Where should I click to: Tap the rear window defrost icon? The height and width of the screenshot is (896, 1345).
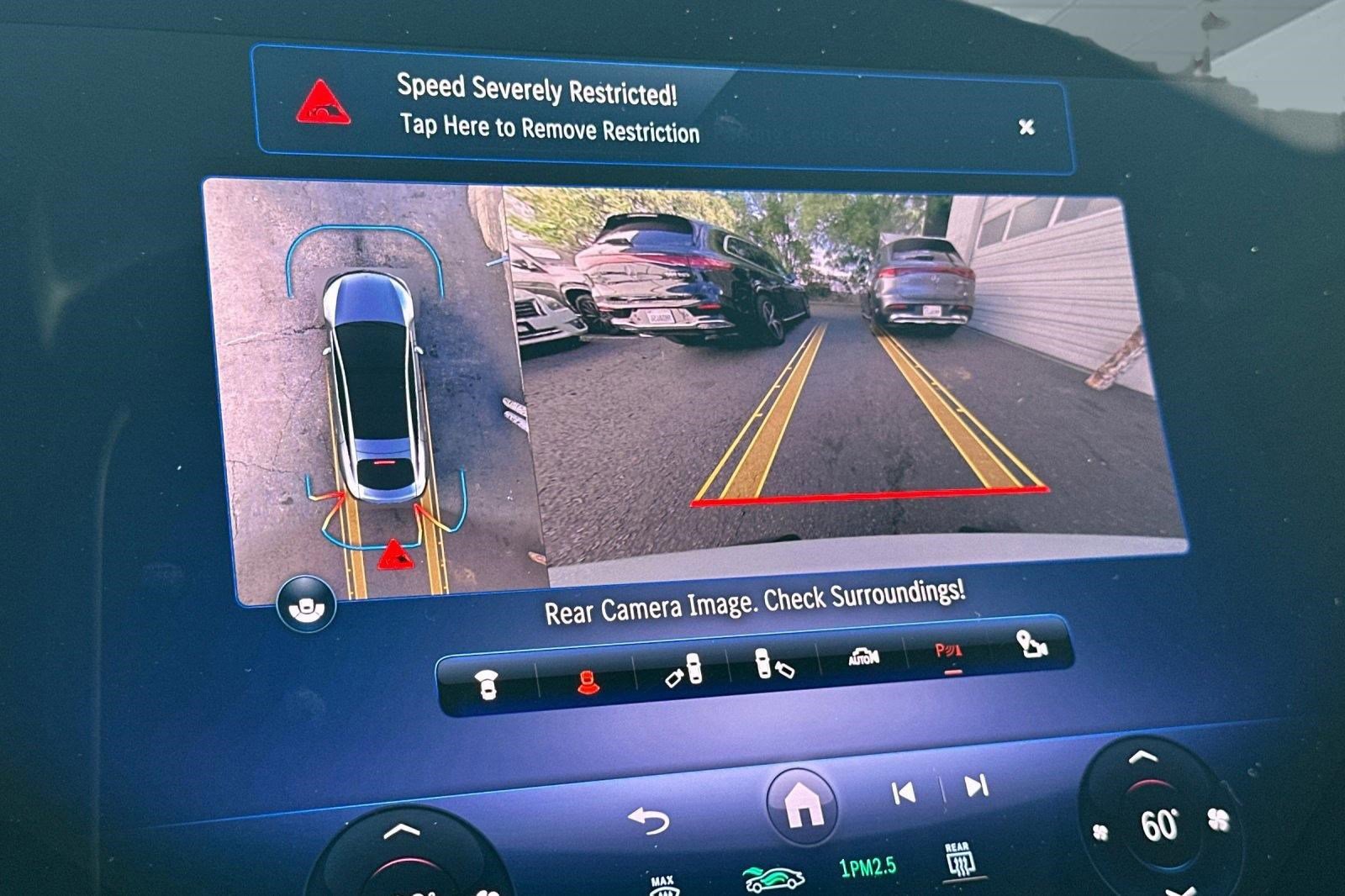(x=960, y=857)
